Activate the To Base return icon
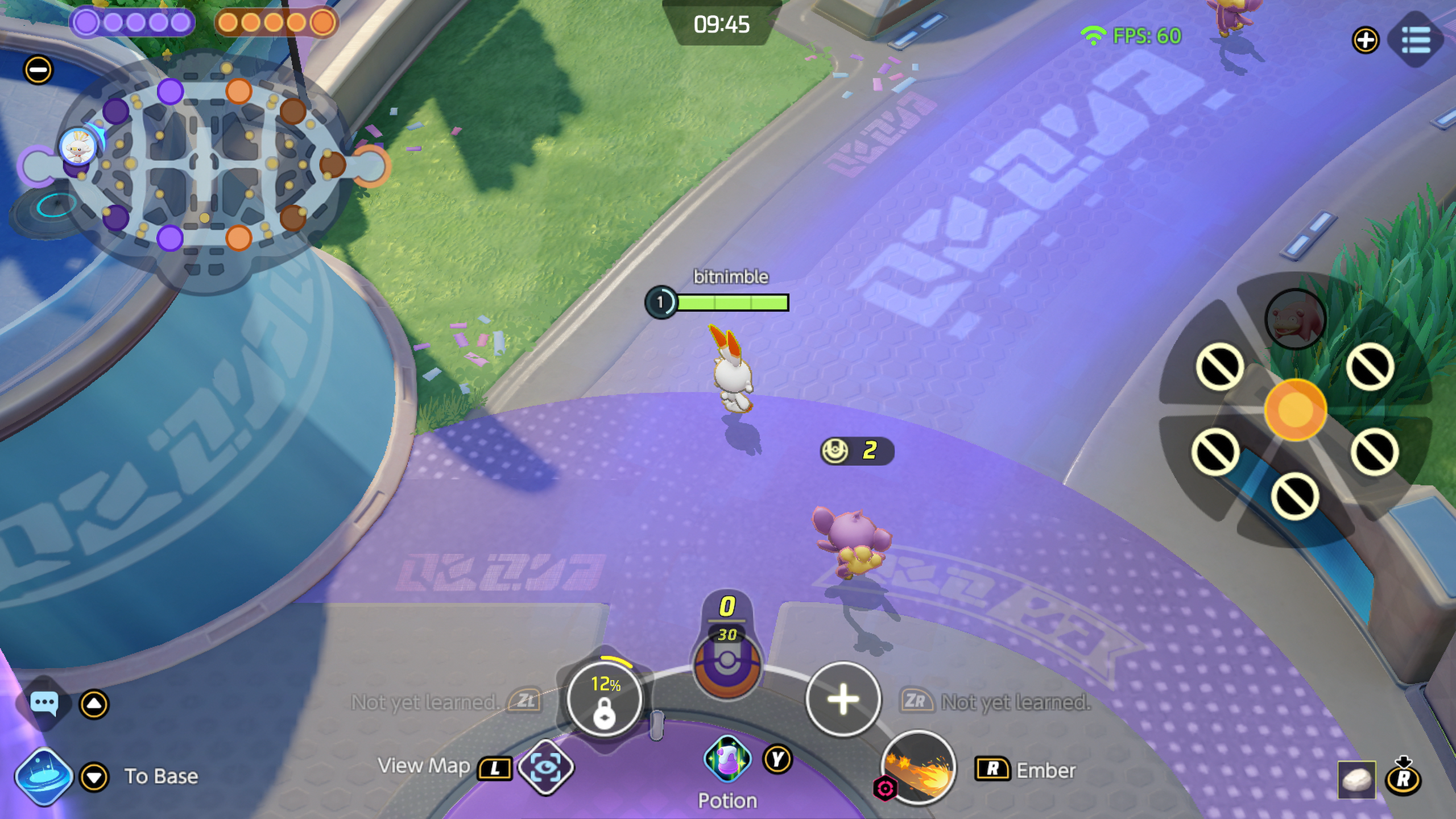The width and height of the screenshot is (1456, 819). (x=44, y=776)
